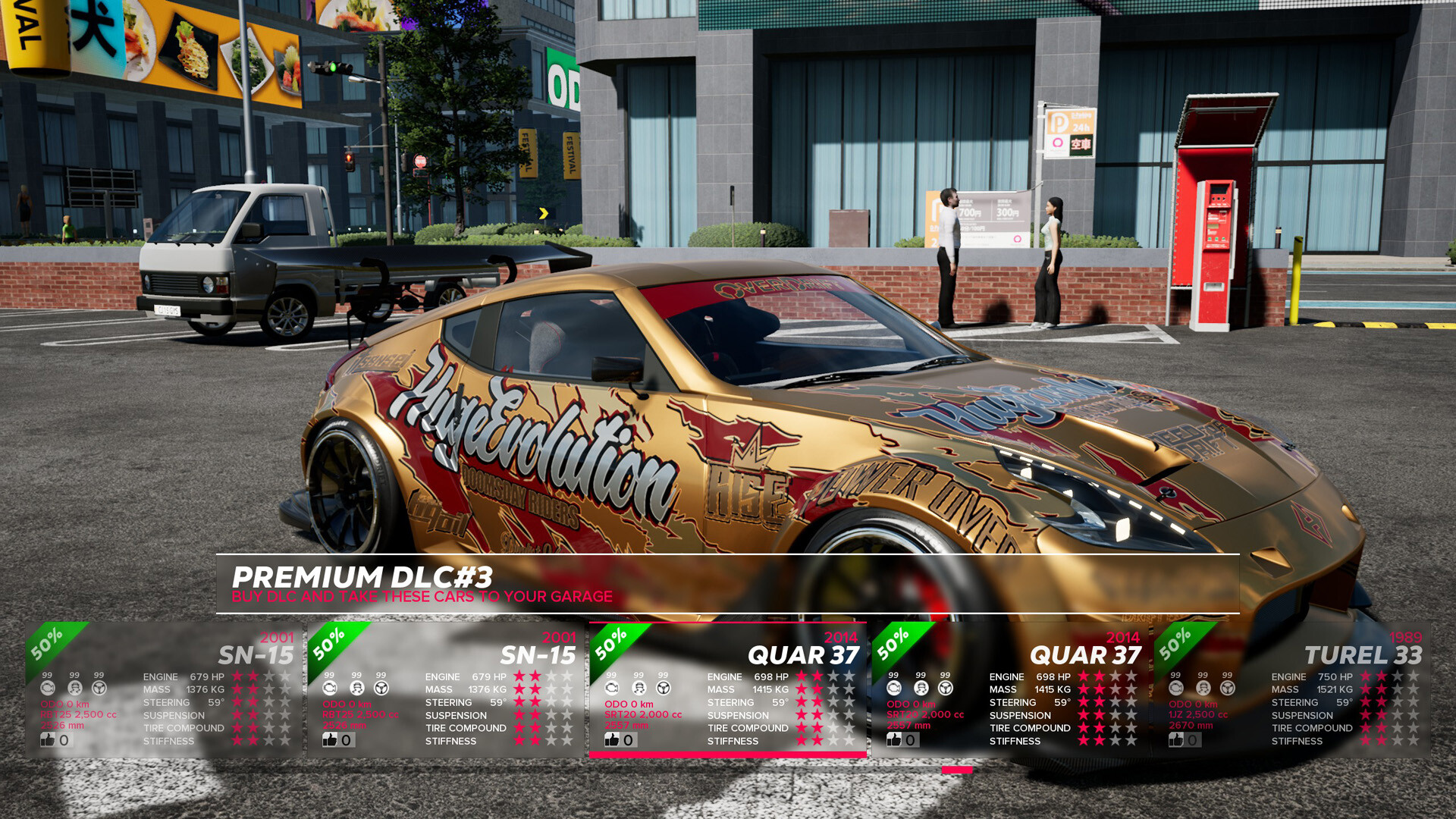
Task: Toggle the thumbs-up like on the QUAR 37 card
Action: 612,739
